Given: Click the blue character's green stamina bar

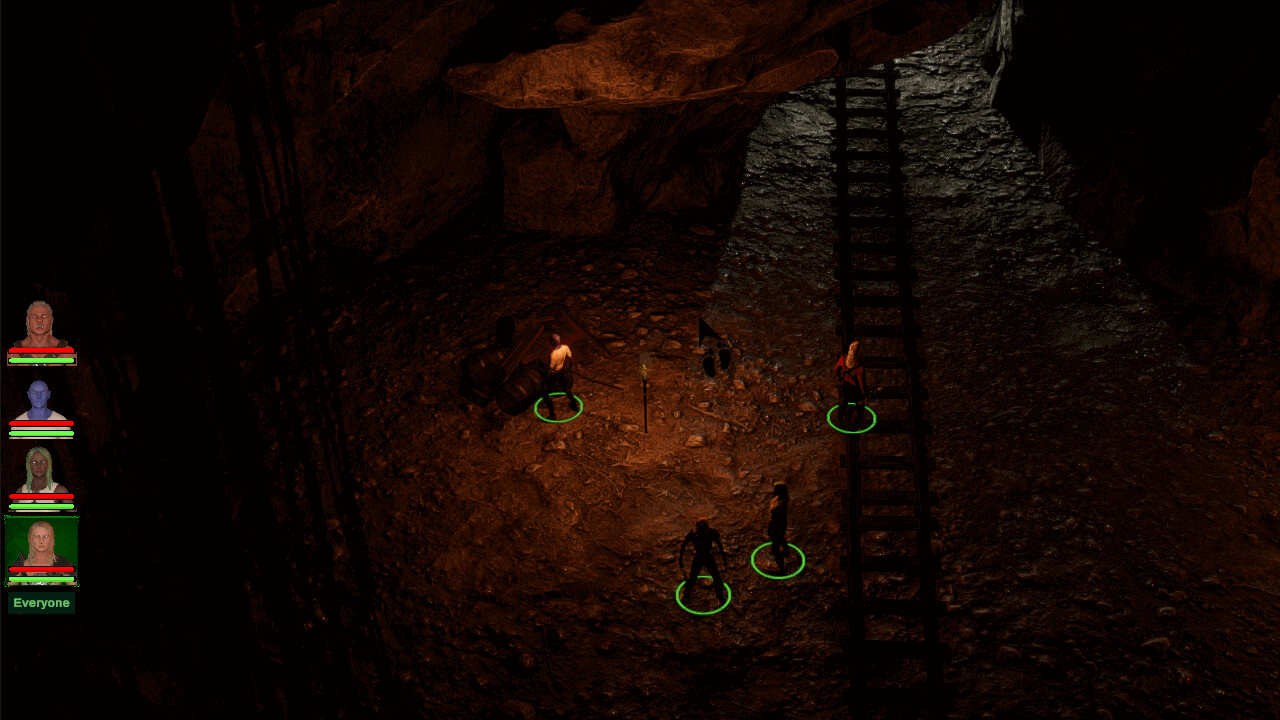Looking at the screenshot, I should pos(42,432).
